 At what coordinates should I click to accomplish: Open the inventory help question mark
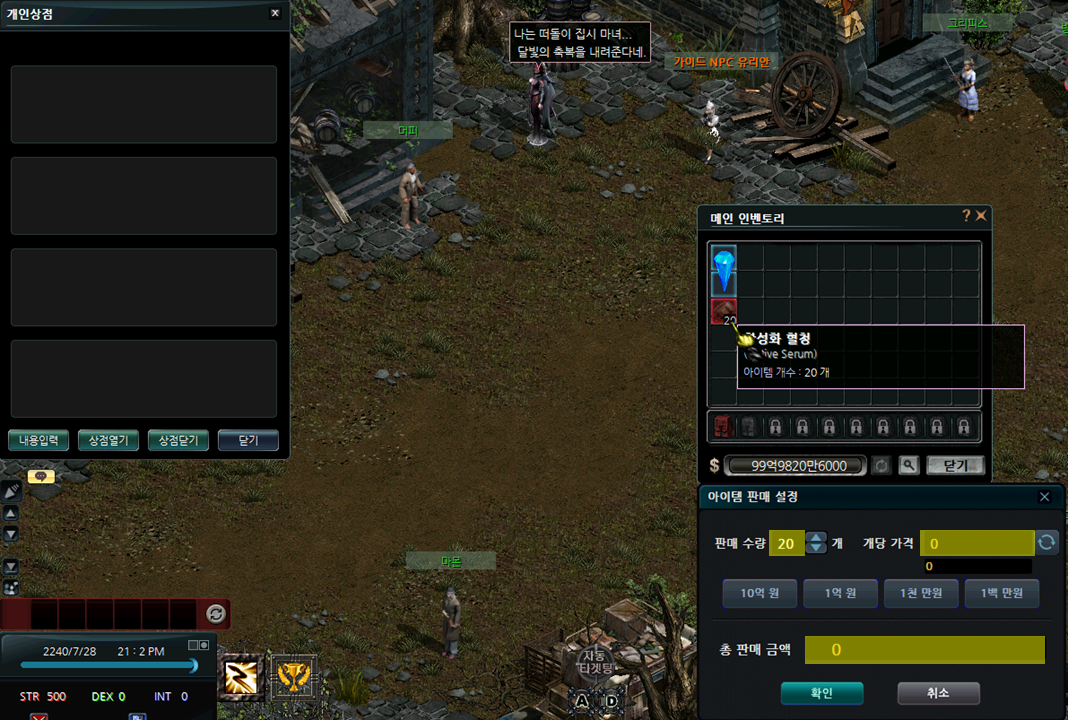coord(966,215)
